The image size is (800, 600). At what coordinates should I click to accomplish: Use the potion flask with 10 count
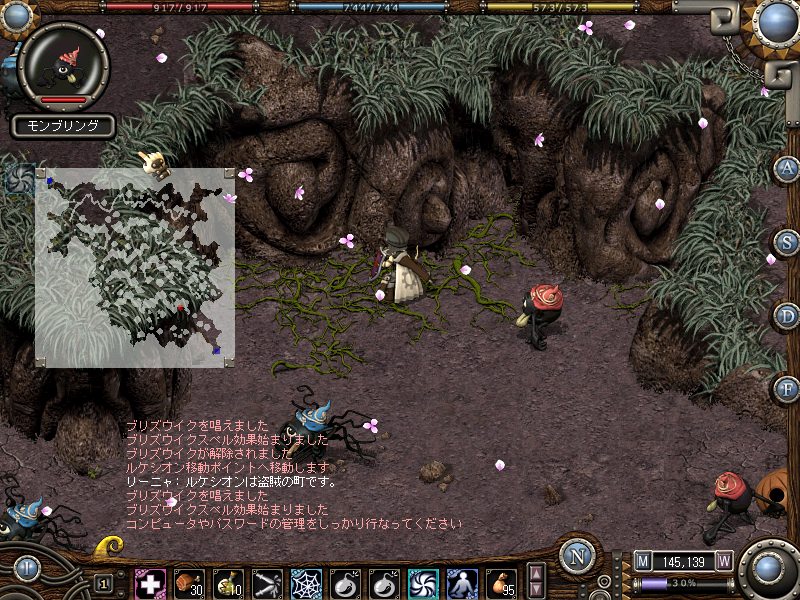click(x=228, y=583)
